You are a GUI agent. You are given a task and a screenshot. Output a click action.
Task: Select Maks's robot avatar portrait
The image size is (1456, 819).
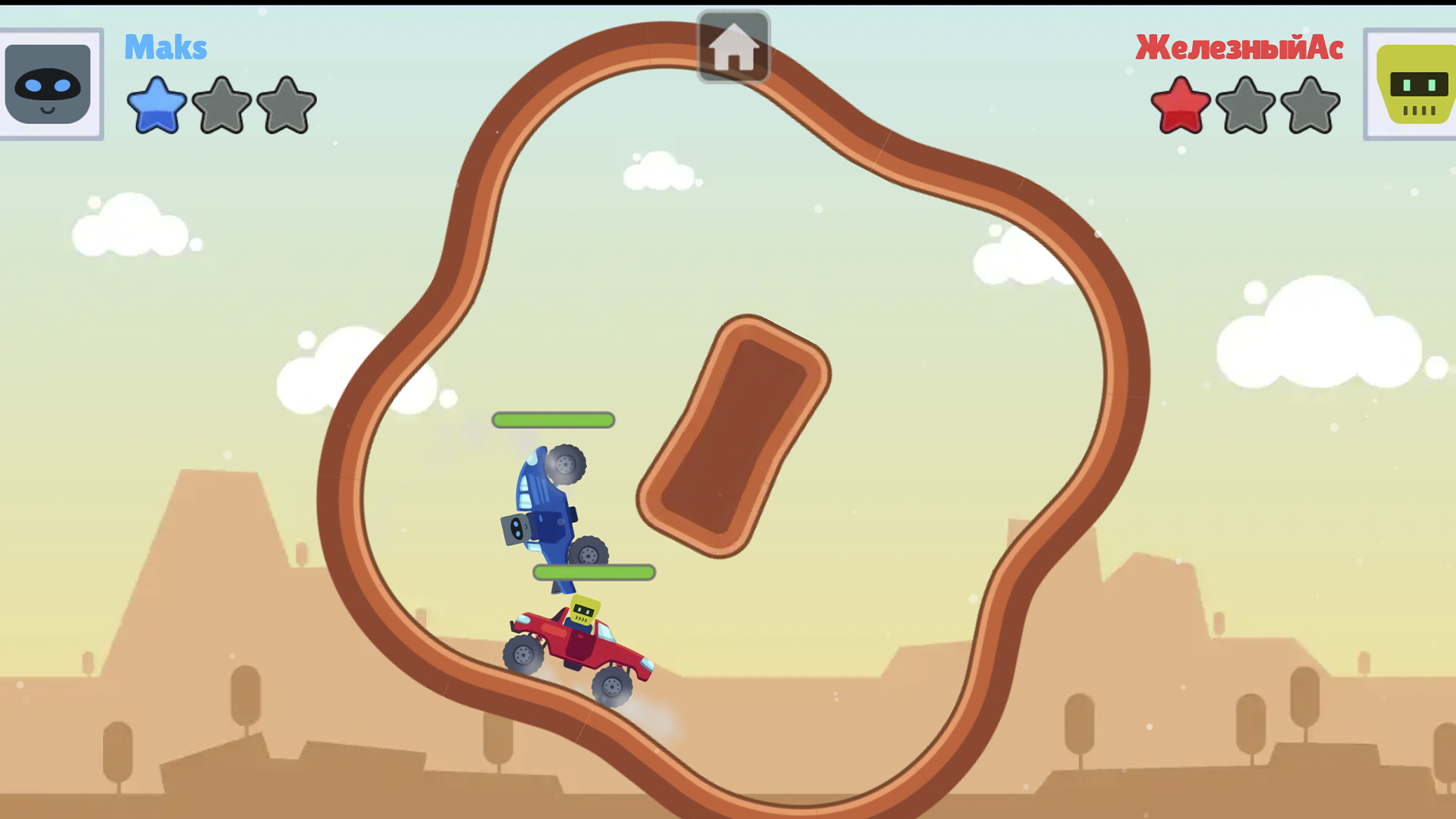coord(50,83)
